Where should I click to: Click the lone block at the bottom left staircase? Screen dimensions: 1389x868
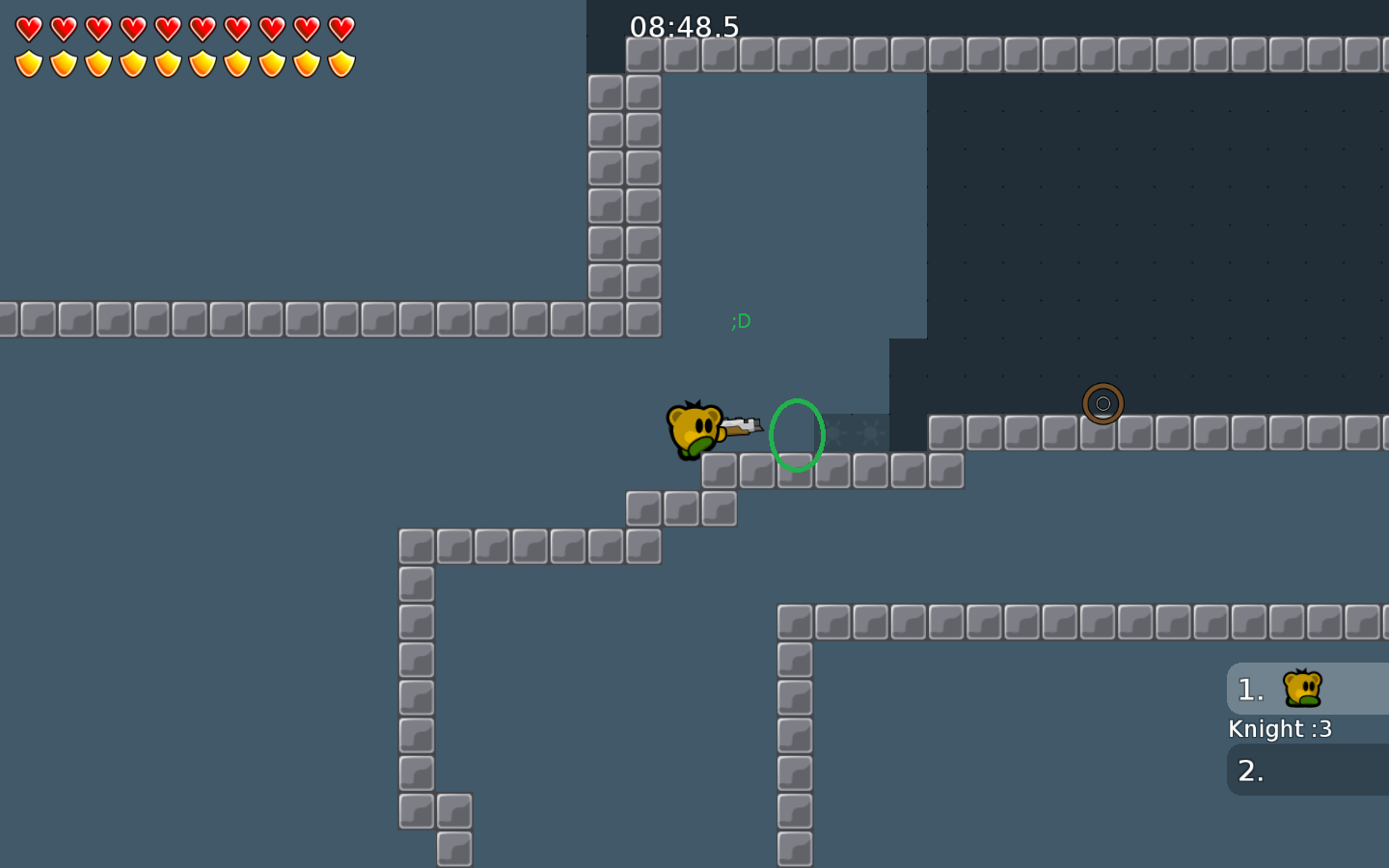tap(453, 851)
